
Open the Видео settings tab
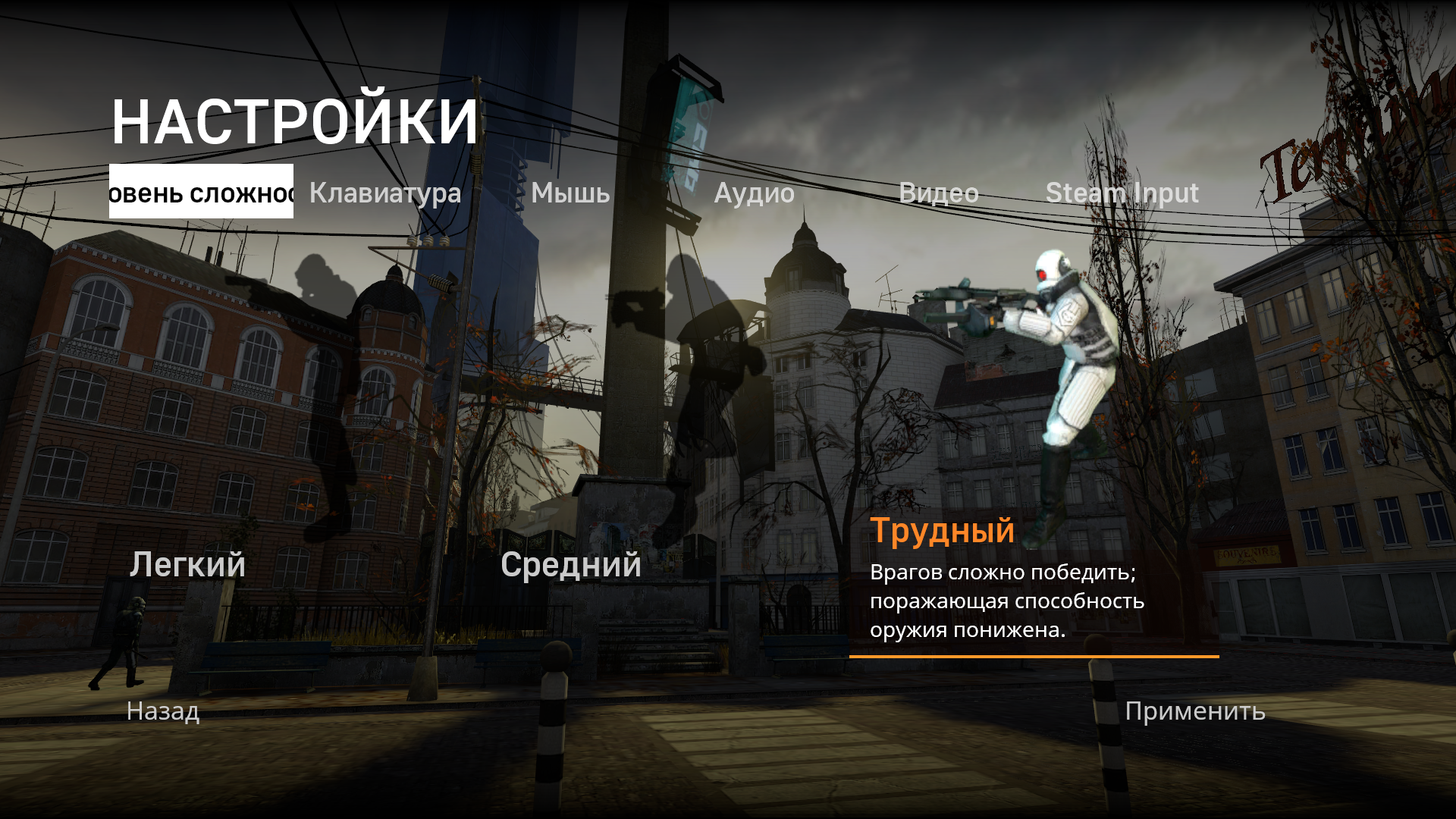(x=940, y=193)
